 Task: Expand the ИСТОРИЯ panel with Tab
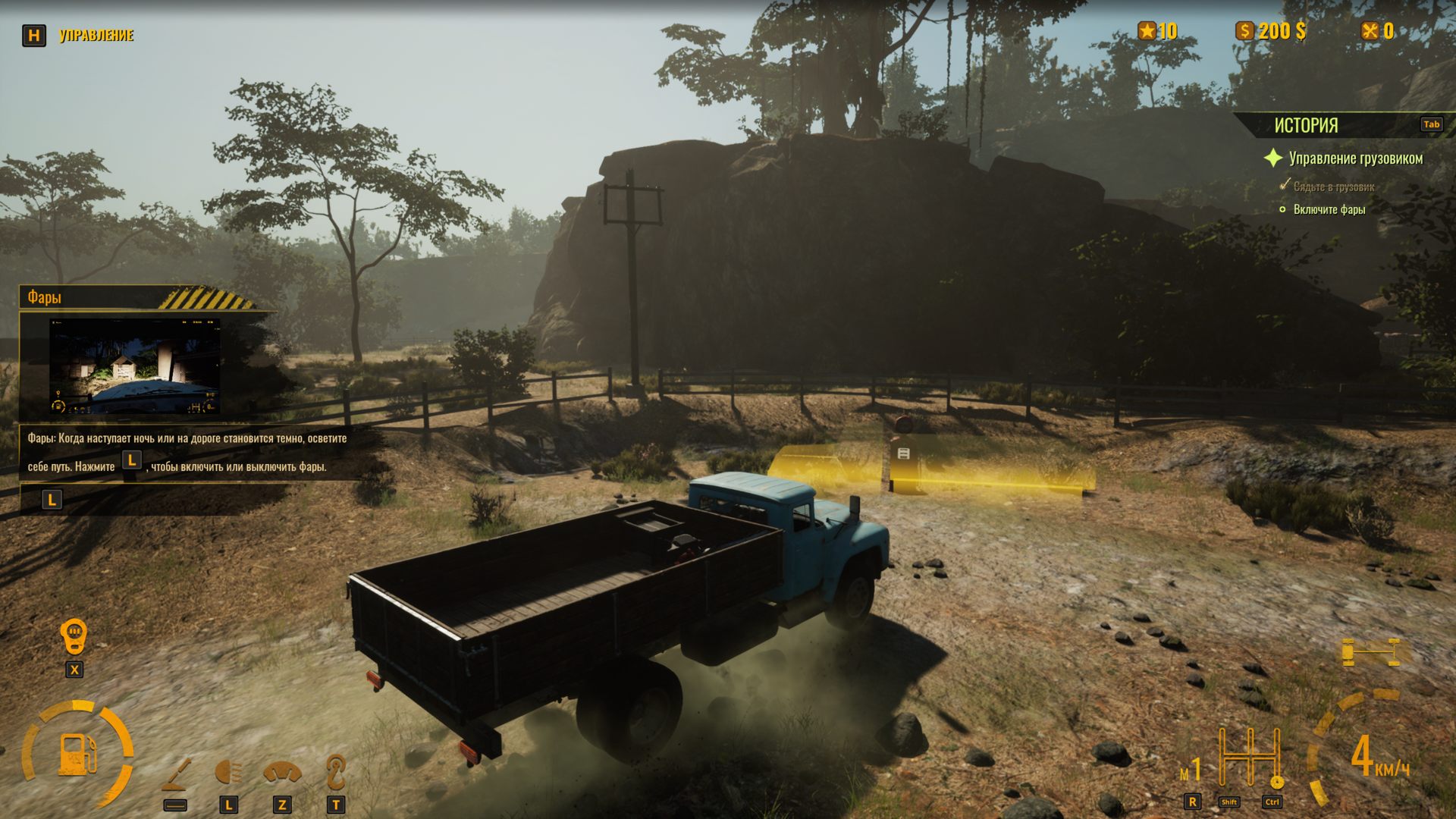coord(1431,125)
